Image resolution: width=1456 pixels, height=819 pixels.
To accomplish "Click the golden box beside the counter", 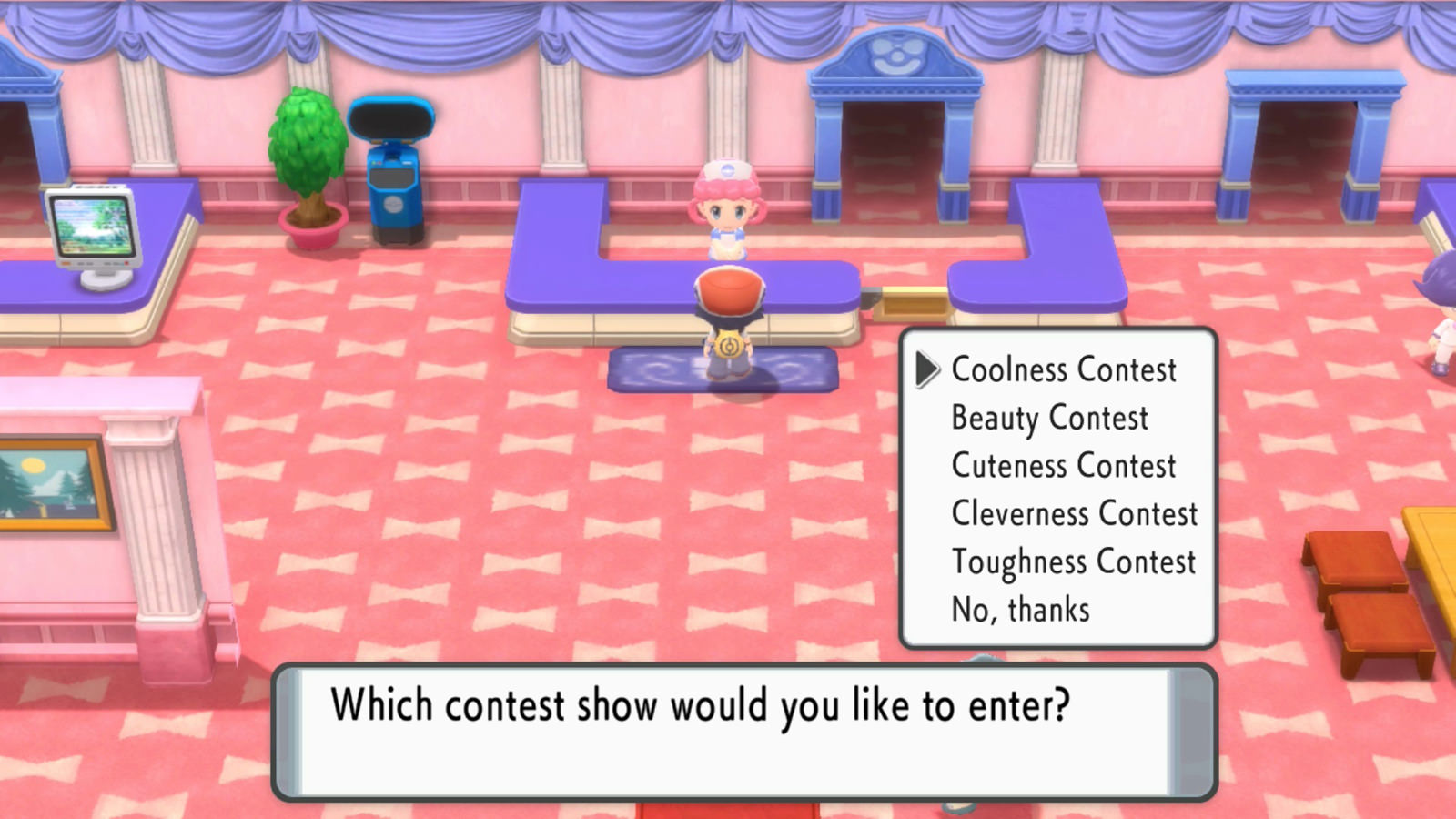I will pos(910,300).
